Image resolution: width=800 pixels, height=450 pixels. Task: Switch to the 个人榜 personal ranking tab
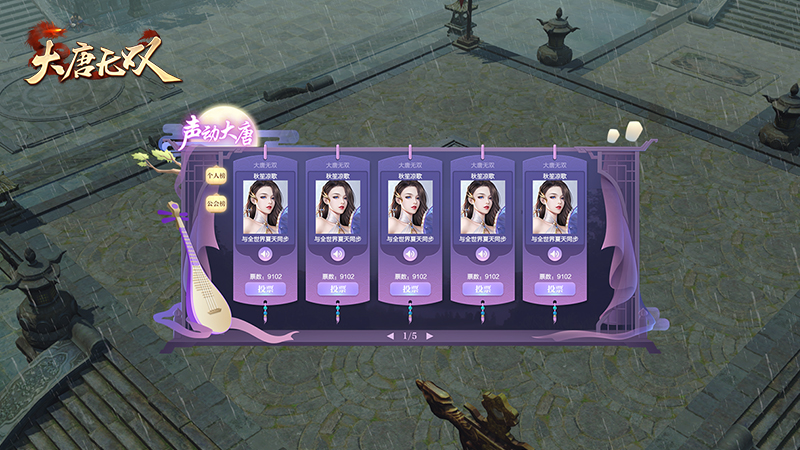tap(212, 174)
